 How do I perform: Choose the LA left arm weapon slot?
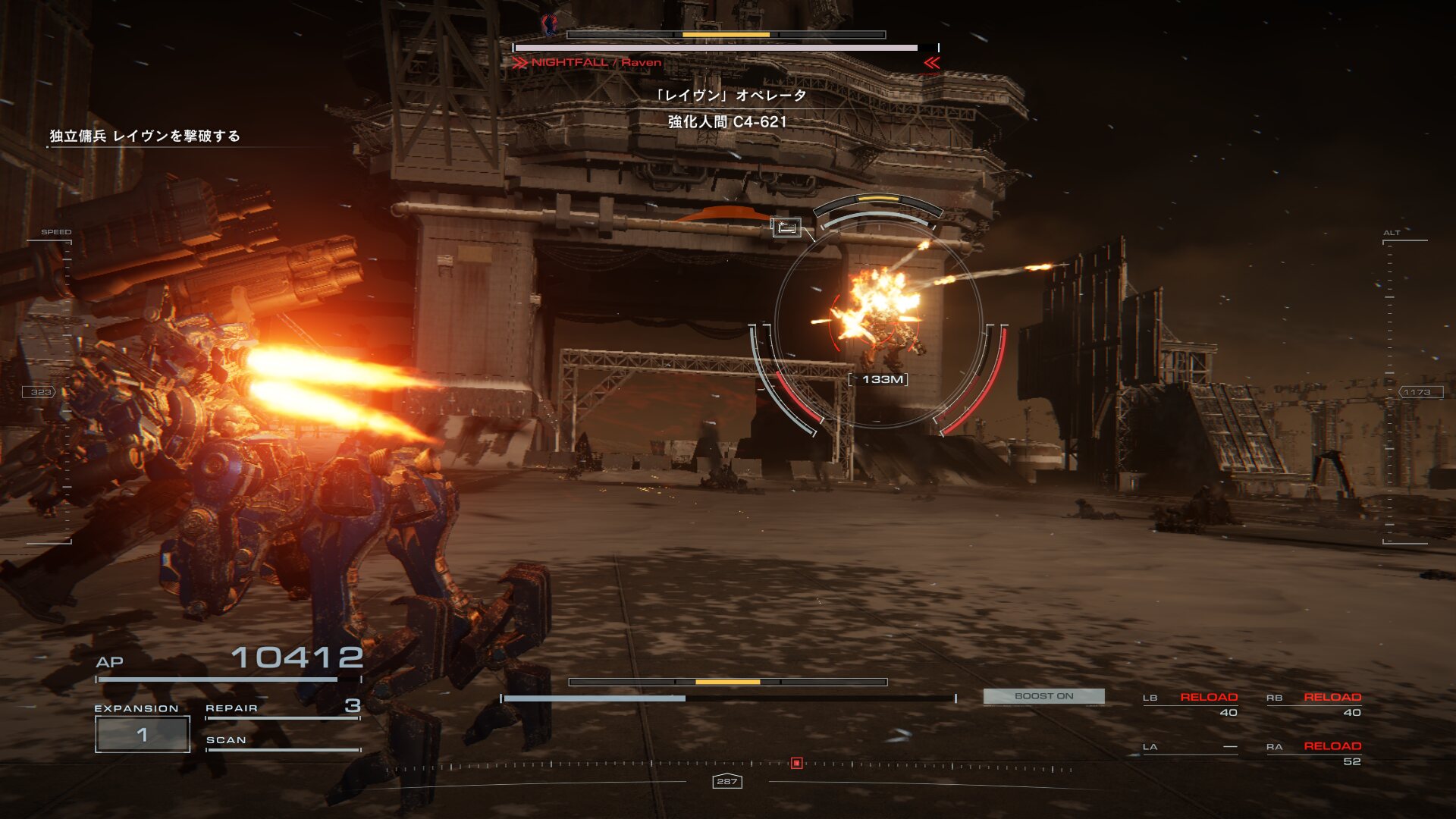1191,748
